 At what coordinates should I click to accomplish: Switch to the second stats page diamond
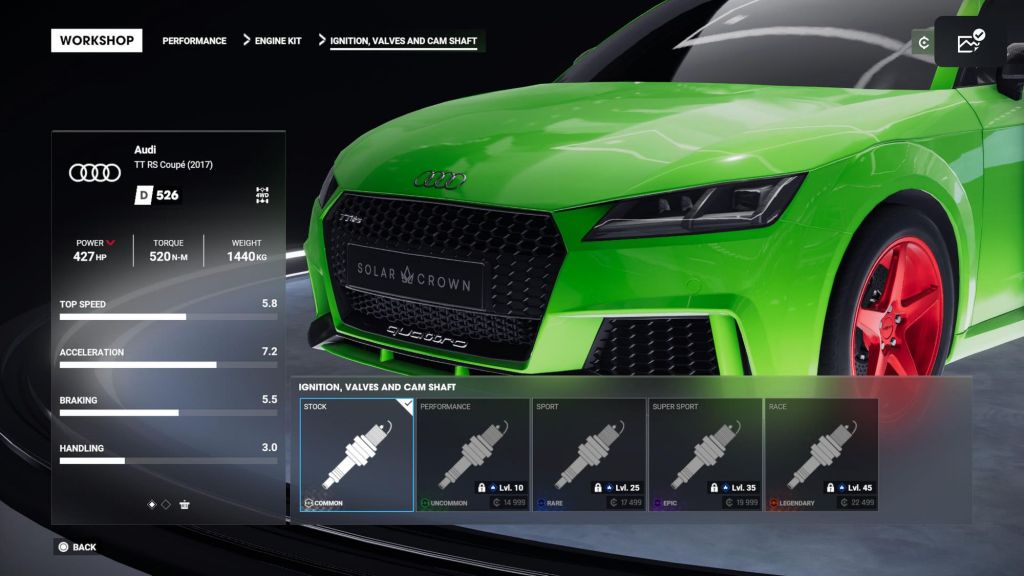(166, 504)
